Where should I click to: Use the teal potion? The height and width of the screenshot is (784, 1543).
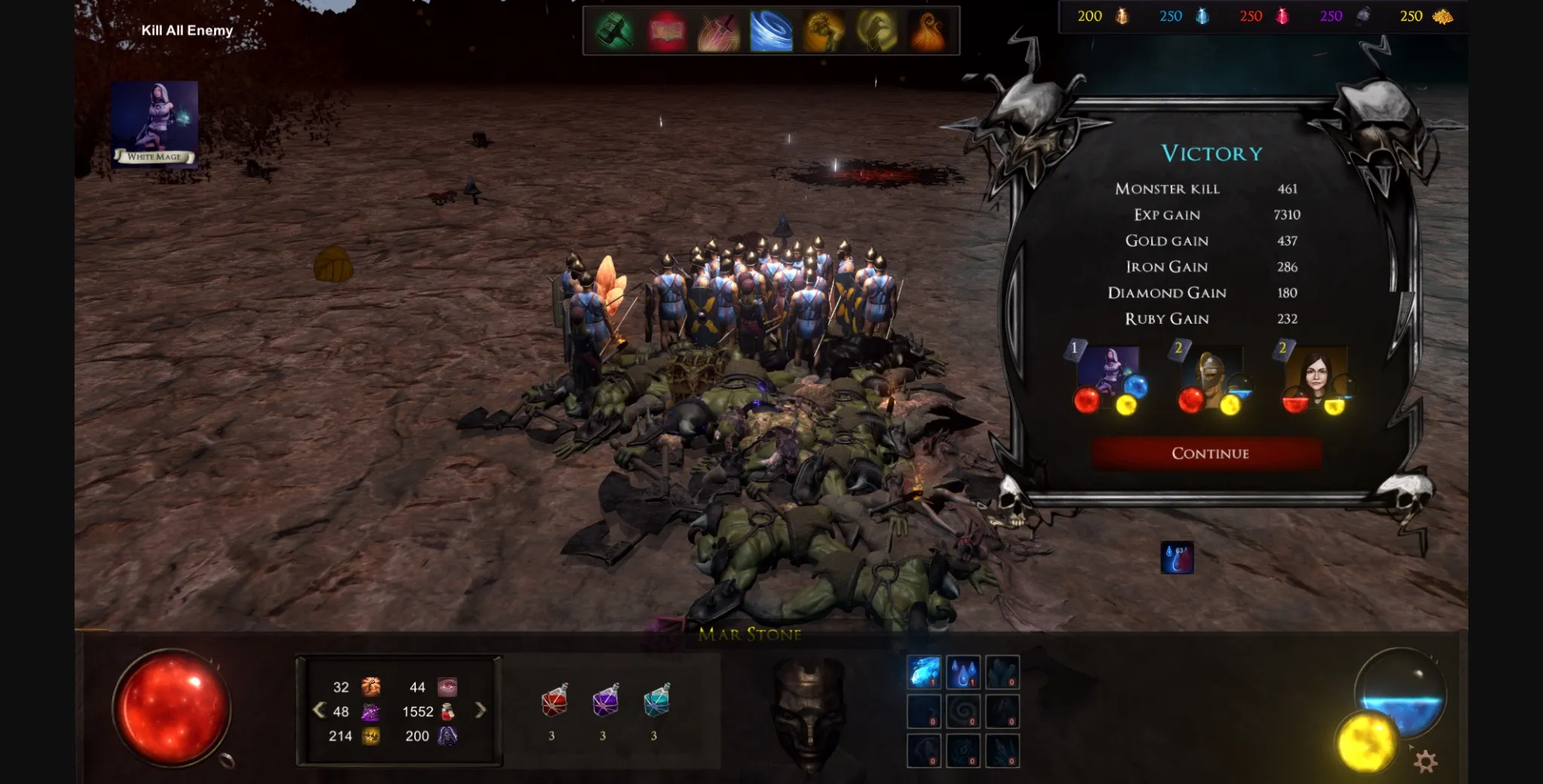[x=656, y=702]
